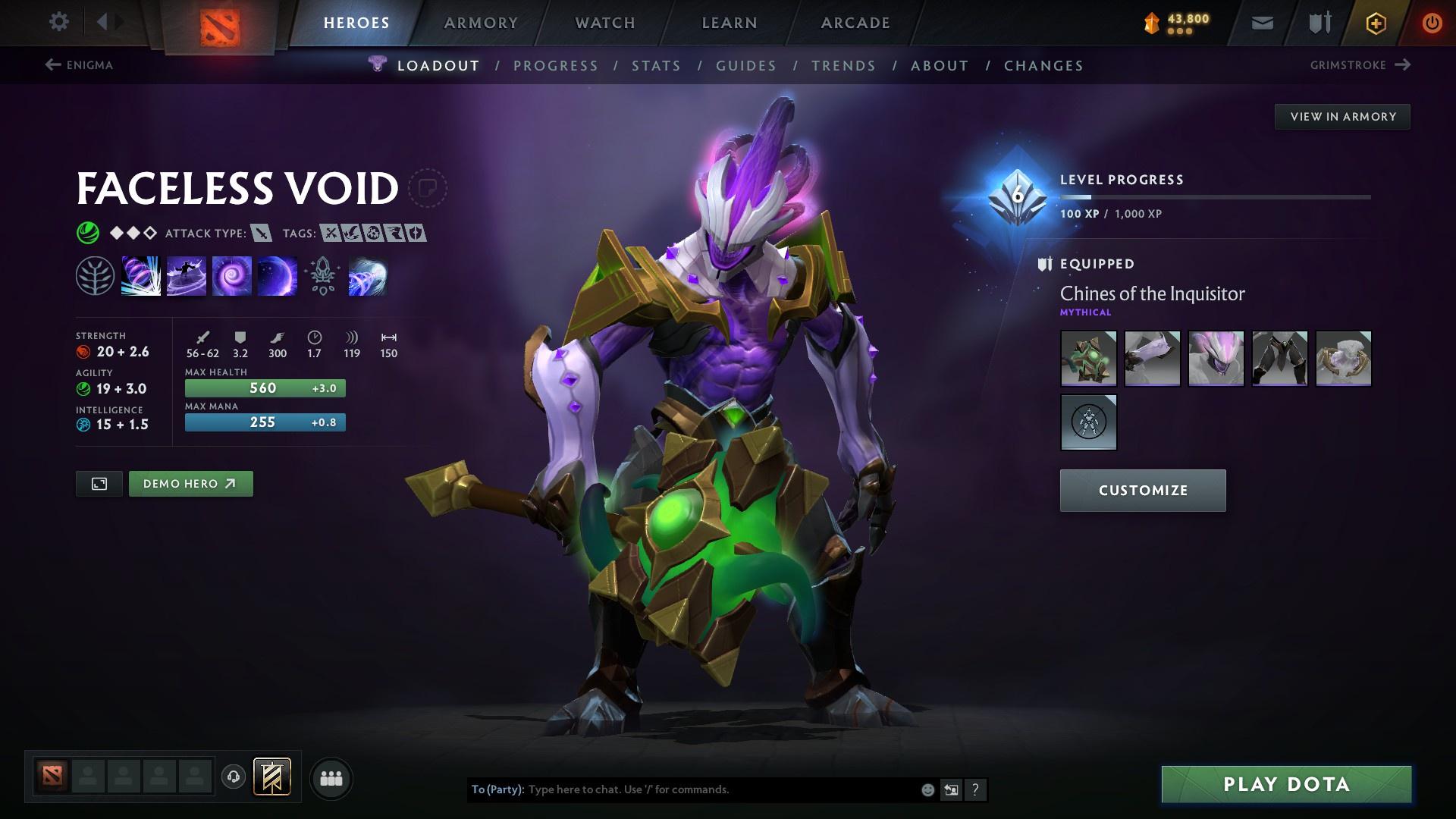This screenshot has height=819, width=1456.
Task: Click the Battle Pass emblem near party slots
Action: (271, 777)
